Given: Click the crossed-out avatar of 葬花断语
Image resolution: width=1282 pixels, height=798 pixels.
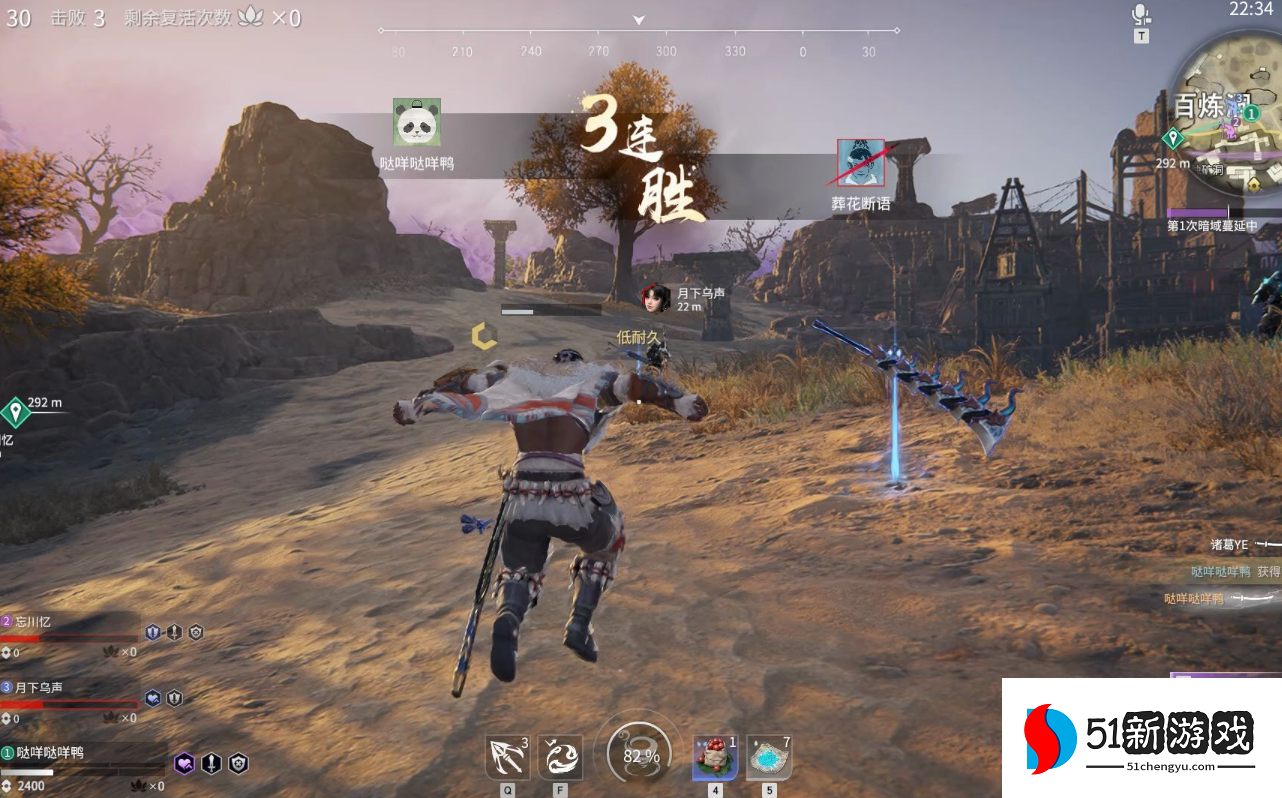Looking at the screenshot, I should tap(860, 163).
